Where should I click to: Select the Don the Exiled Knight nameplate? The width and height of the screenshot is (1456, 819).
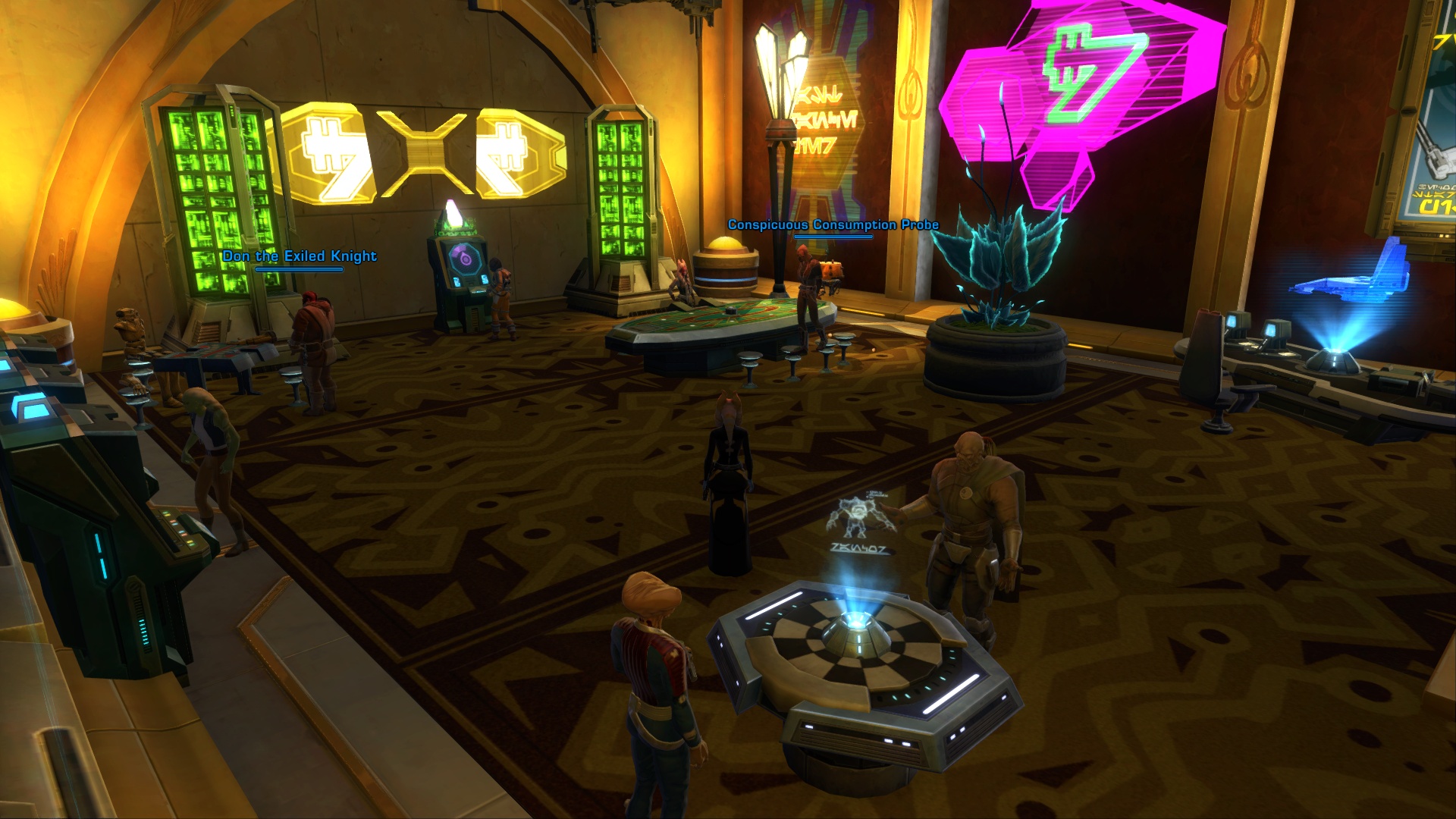coord(300,256)
